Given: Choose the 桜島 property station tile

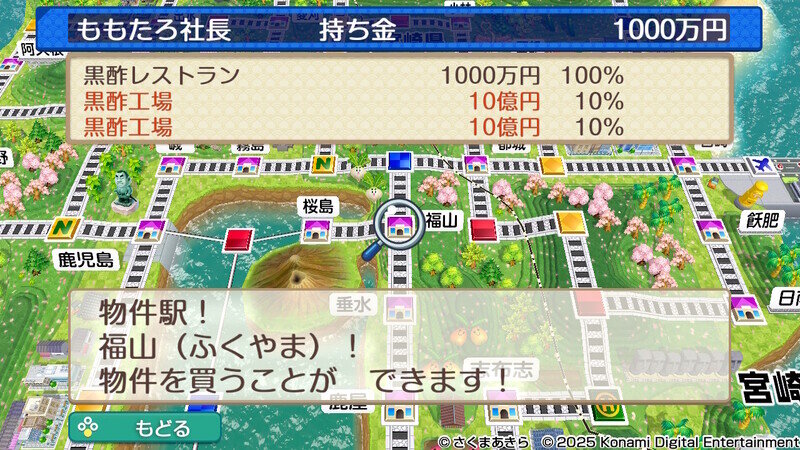Looking at the screenshot, I should [320, 230].
